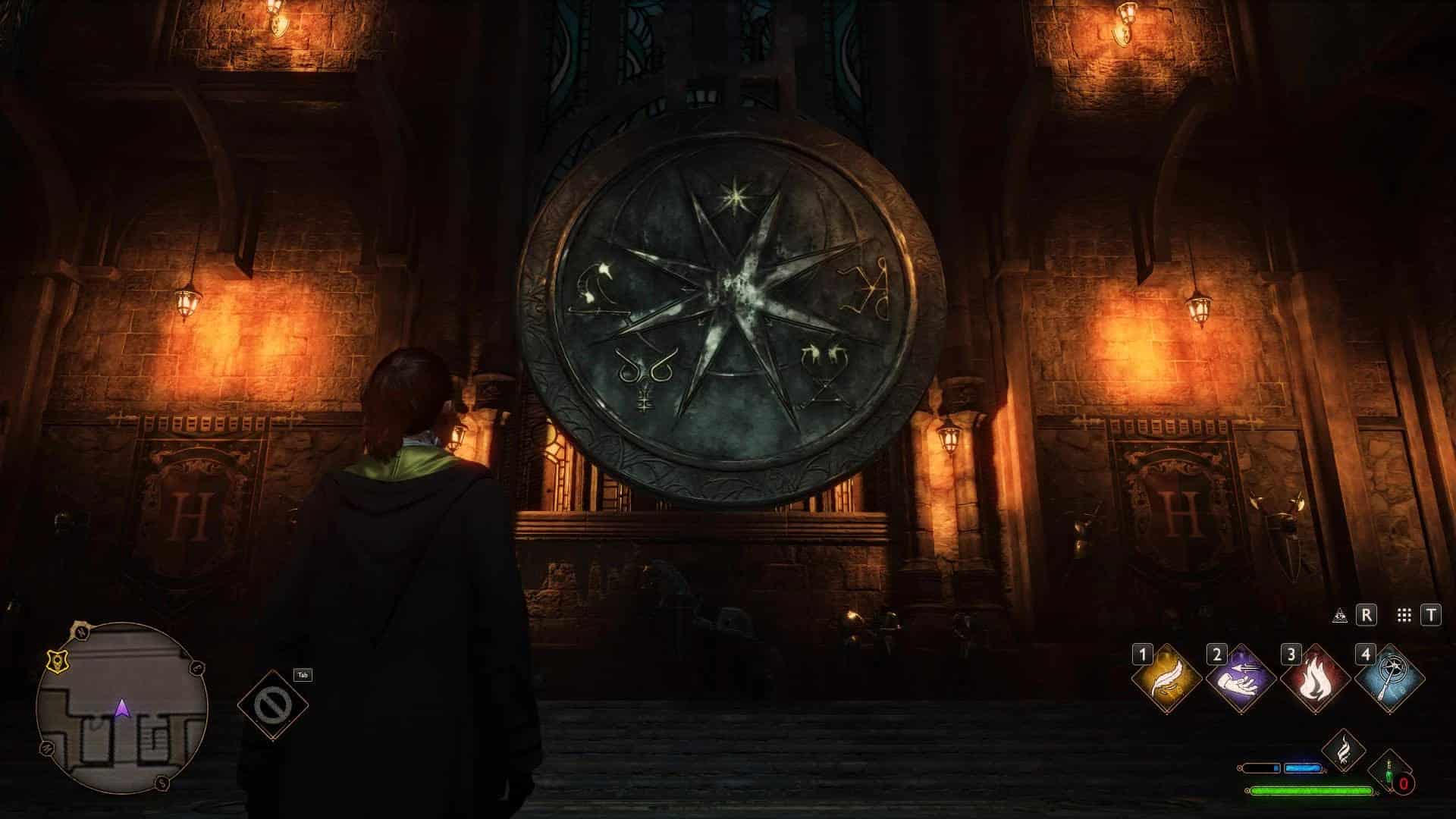The height and width of the screenshot is (819, 1456).
Task: Cast the purple Accio hand spell
Action: (1241, 679)
